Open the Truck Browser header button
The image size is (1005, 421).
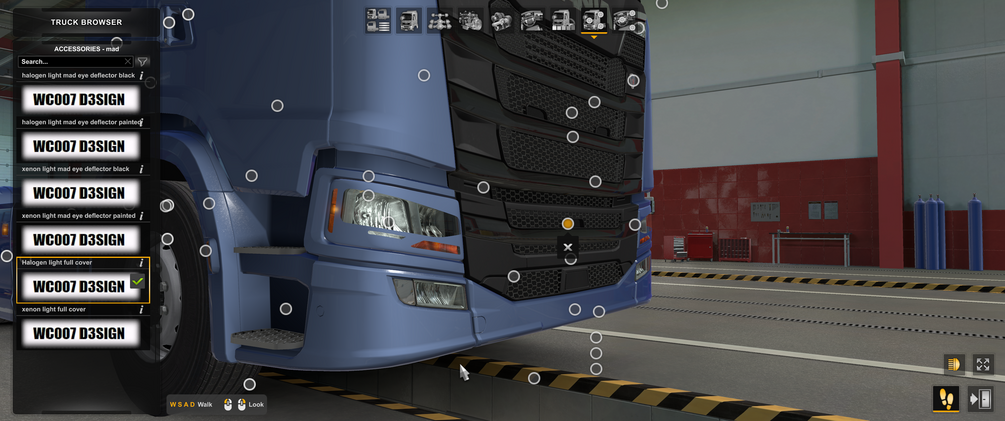point(86,22)
